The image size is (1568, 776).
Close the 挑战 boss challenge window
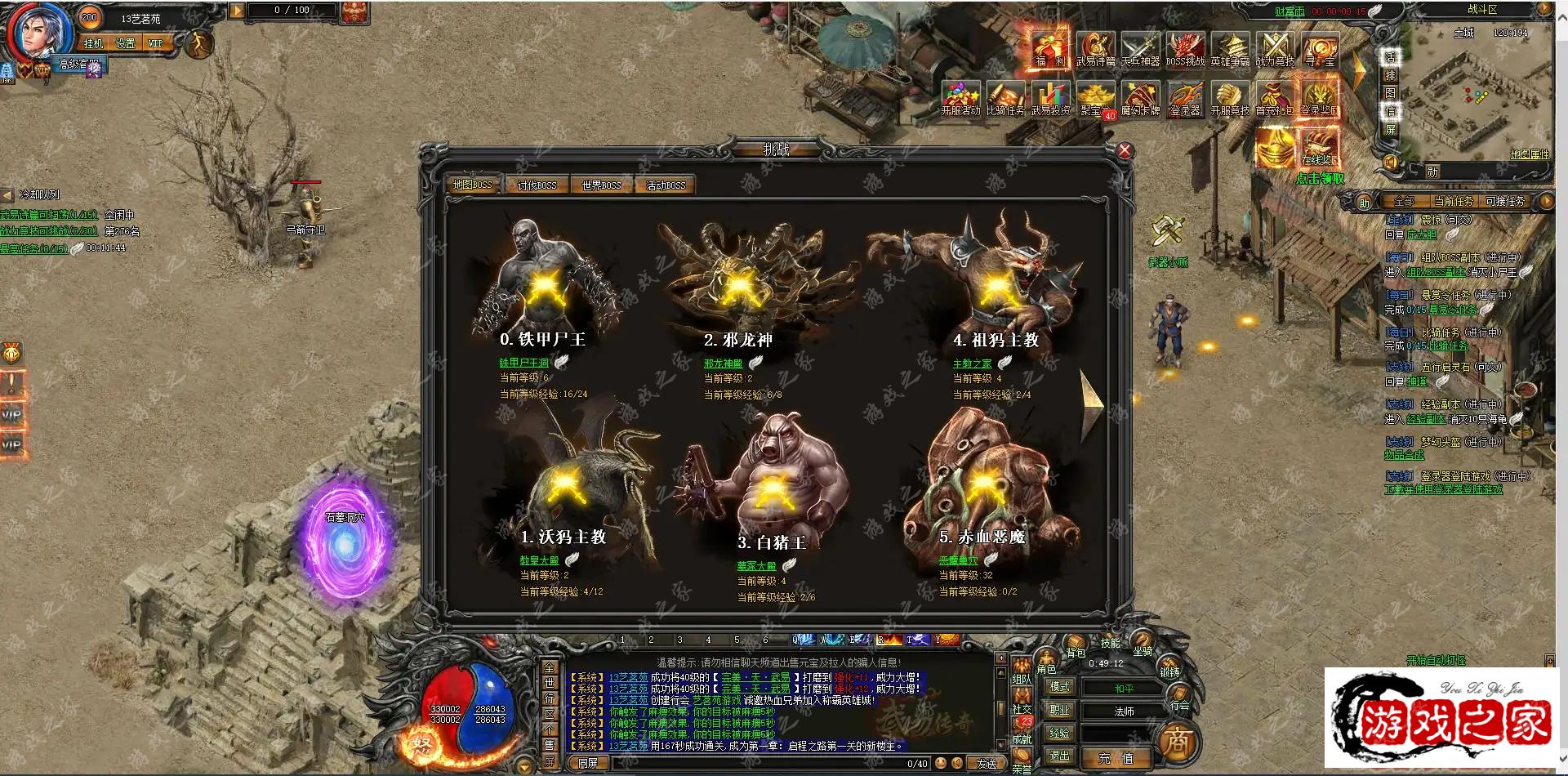pyautogui.click(x=1125, y=150)
